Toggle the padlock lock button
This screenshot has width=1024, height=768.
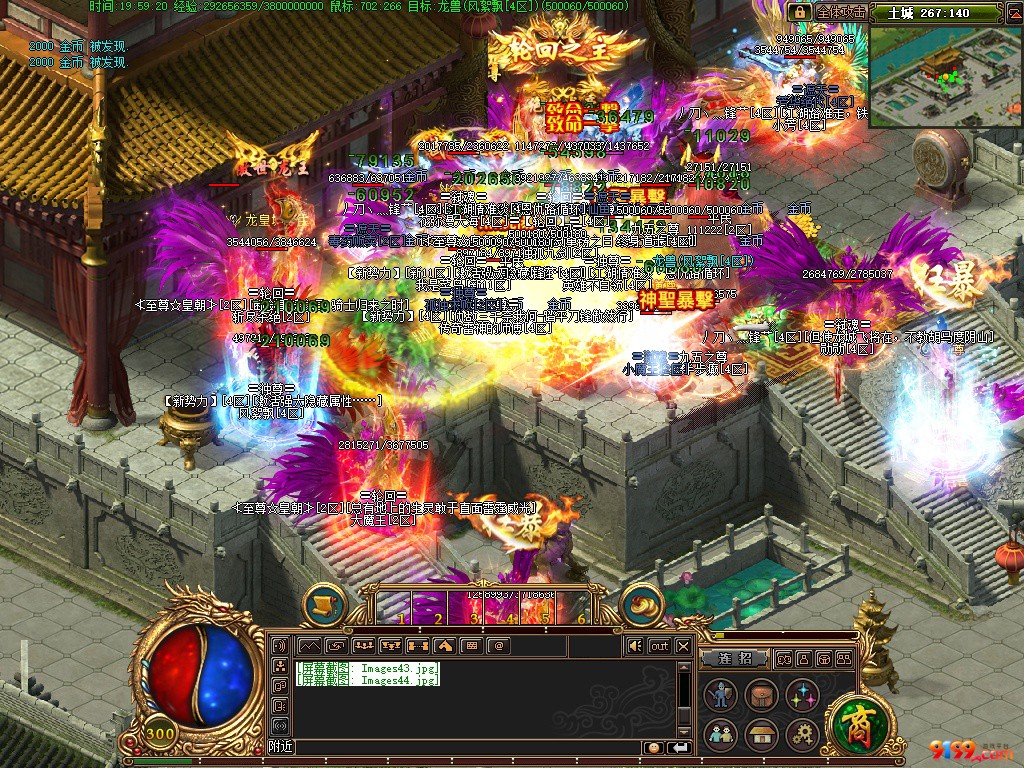click(799, 12)
